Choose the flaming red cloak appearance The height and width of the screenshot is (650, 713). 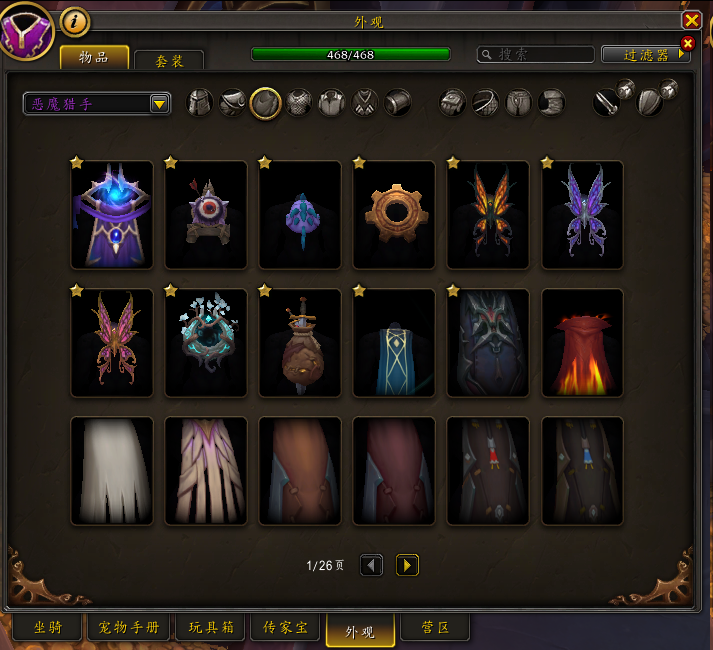coord(582,342)
